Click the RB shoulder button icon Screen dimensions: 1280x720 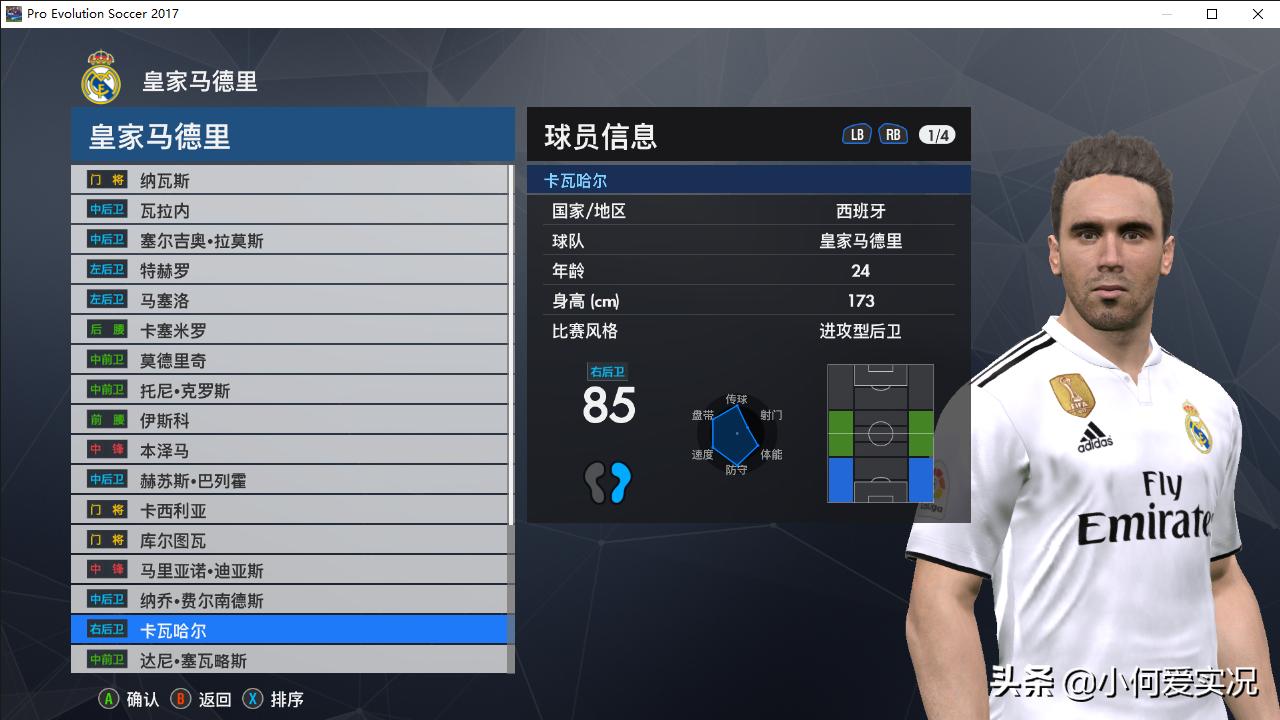tap(892, 132)
